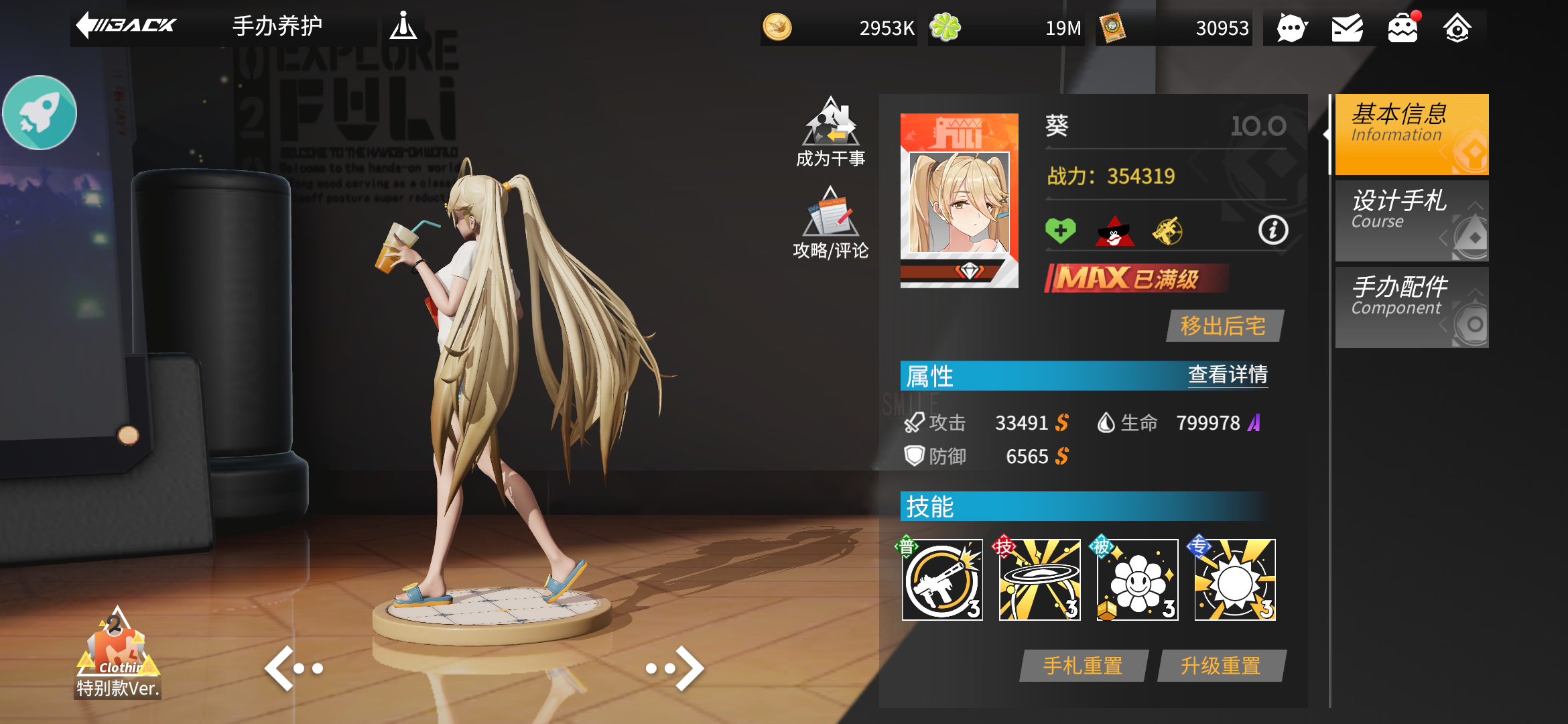
Task: Open the shop bag with red notification
Action: point(1402,27)
